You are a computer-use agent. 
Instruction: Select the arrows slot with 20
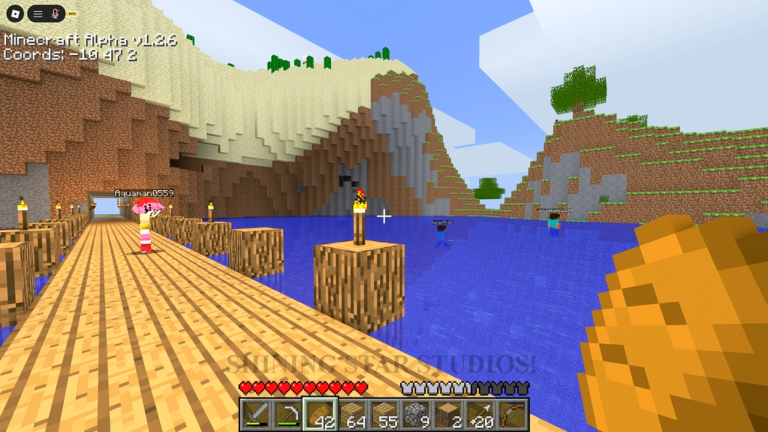coord(480,415)
